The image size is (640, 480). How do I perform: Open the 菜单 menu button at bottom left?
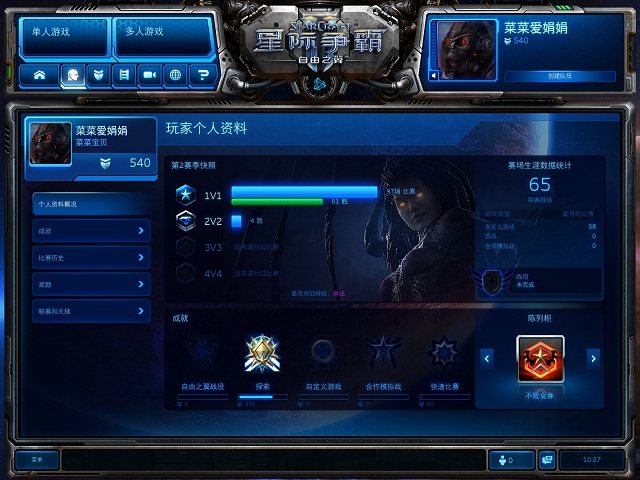[x=36, y=460]
